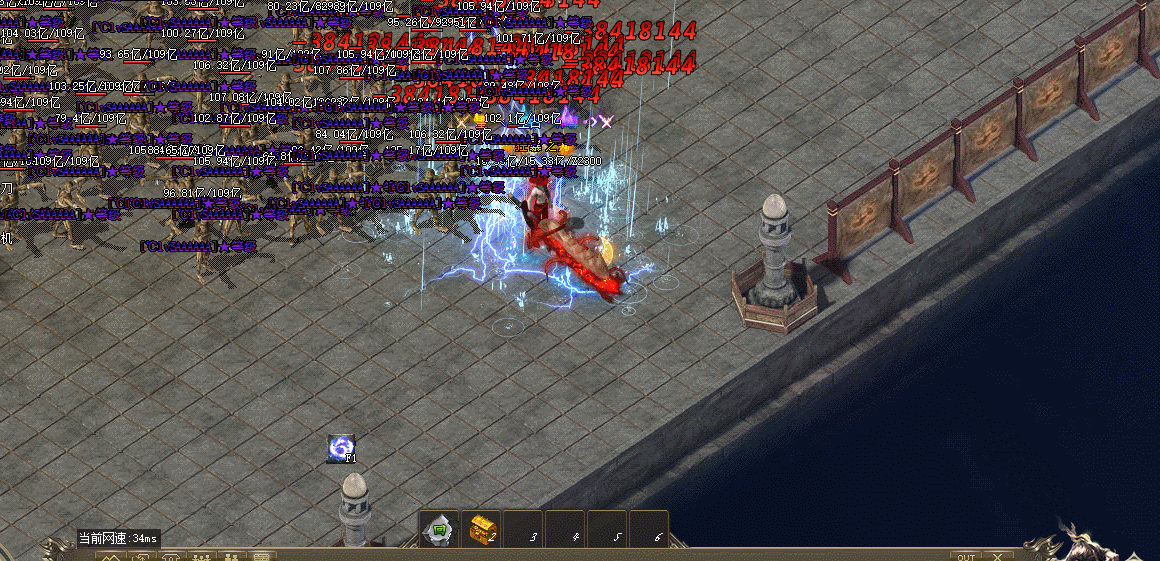Close the game with the X button
This screenshot has width=1160, height=561.
997,556
